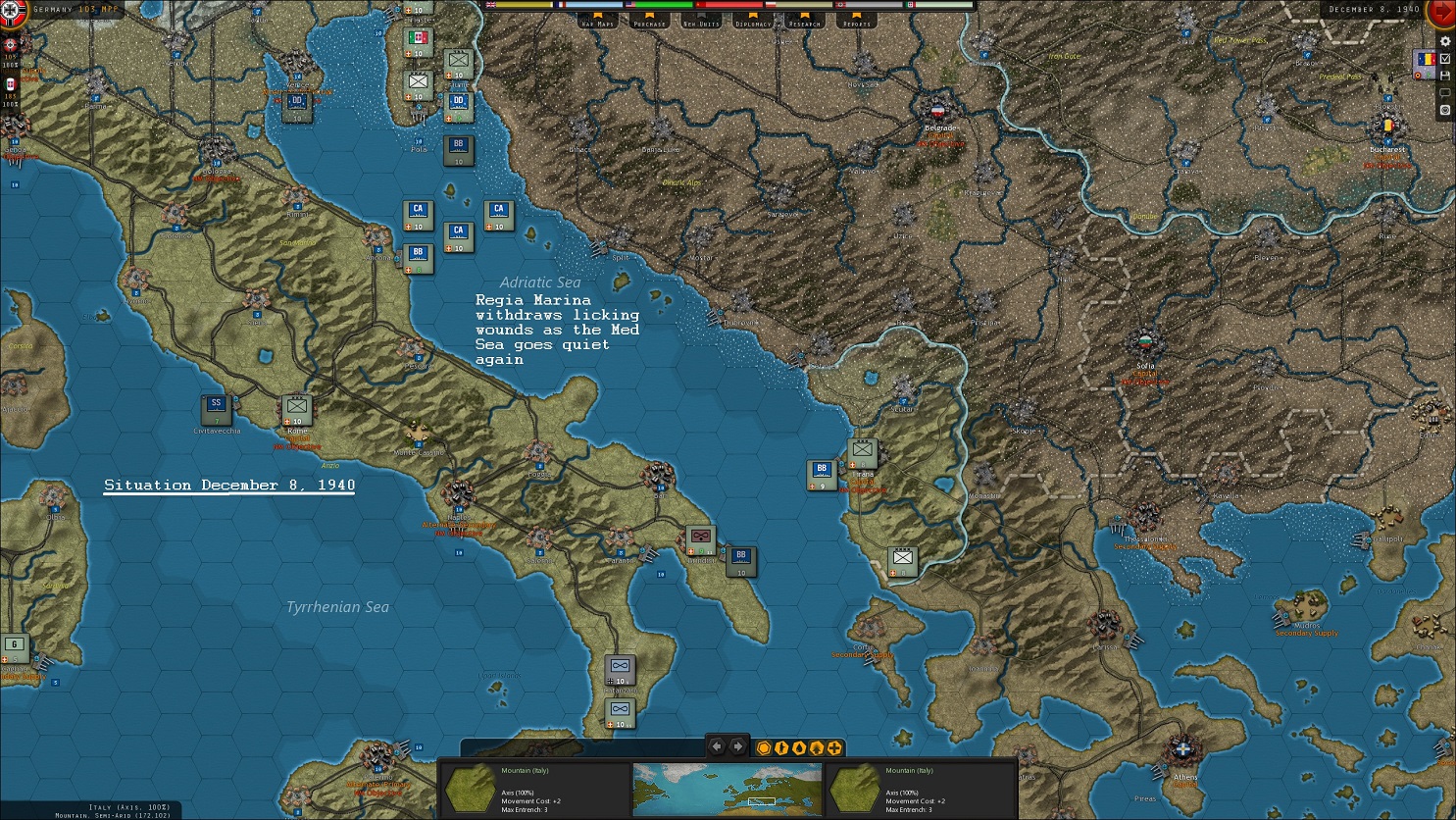
Task: Select previous unit with left arrow button
Action: (x=717, y=747)
